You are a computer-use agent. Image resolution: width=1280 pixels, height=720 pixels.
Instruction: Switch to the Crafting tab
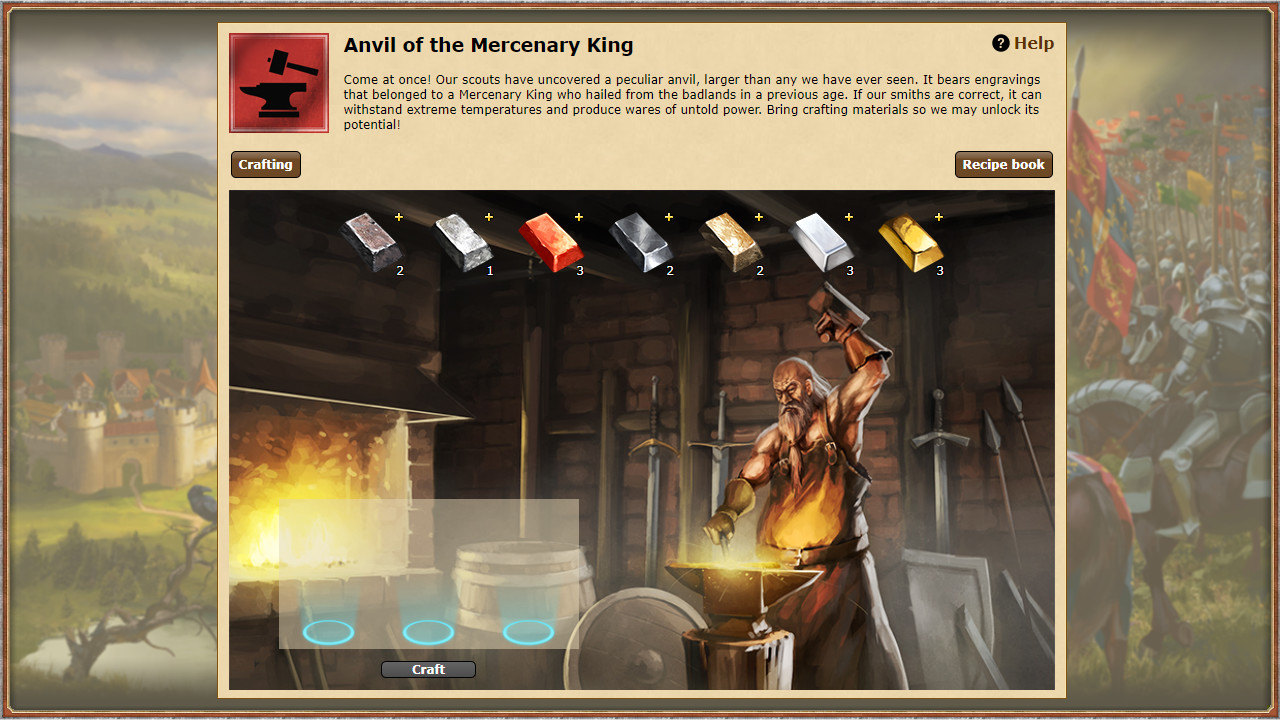[265, 164]
